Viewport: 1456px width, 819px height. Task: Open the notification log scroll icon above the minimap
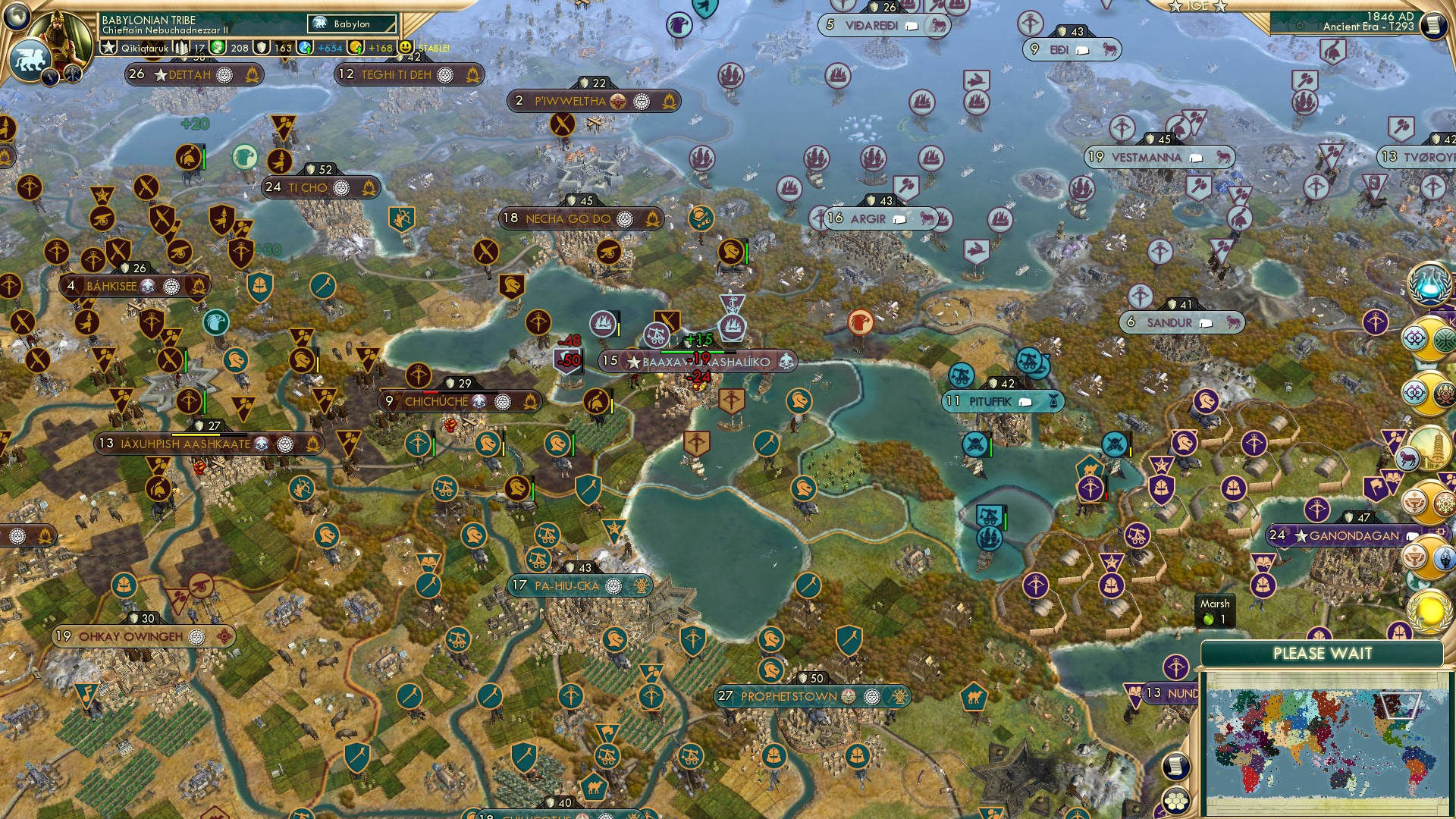point(1175,767)
